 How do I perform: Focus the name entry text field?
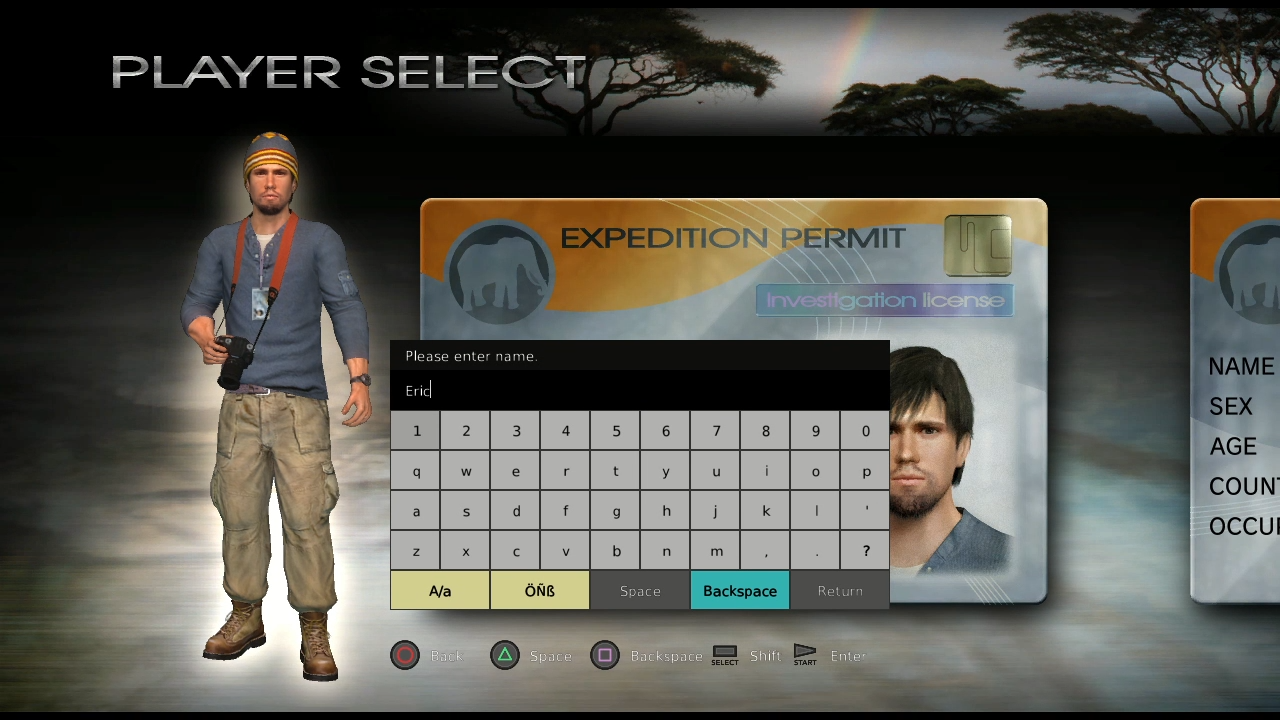click(x=640, y=390)
